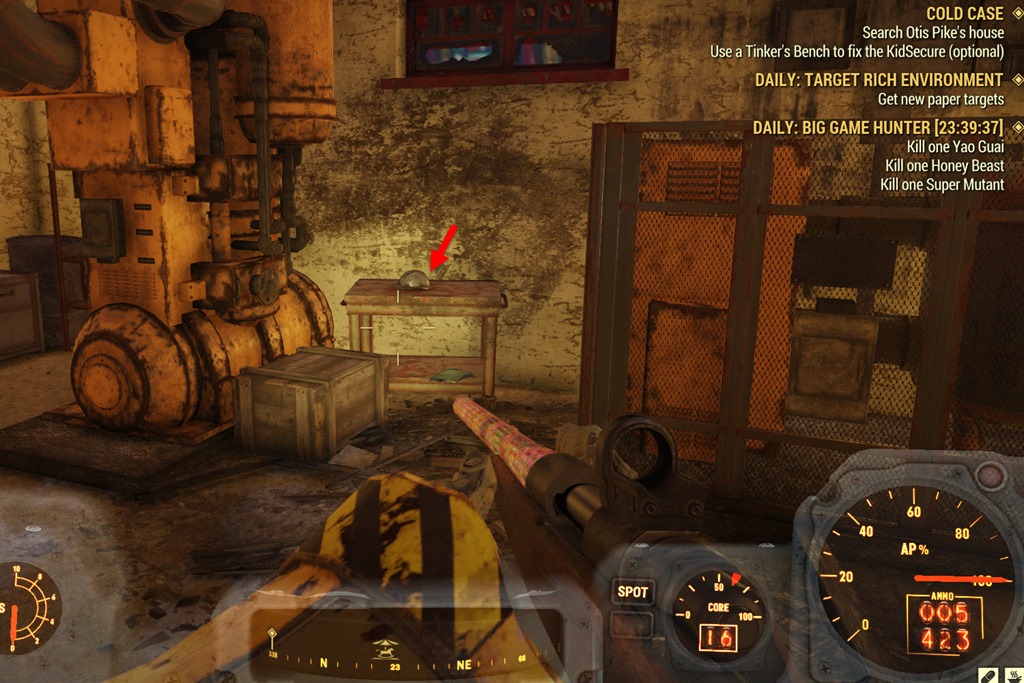Click the steaming bowl status icon
This screenshot has width=1024, height=683.
1014,674
